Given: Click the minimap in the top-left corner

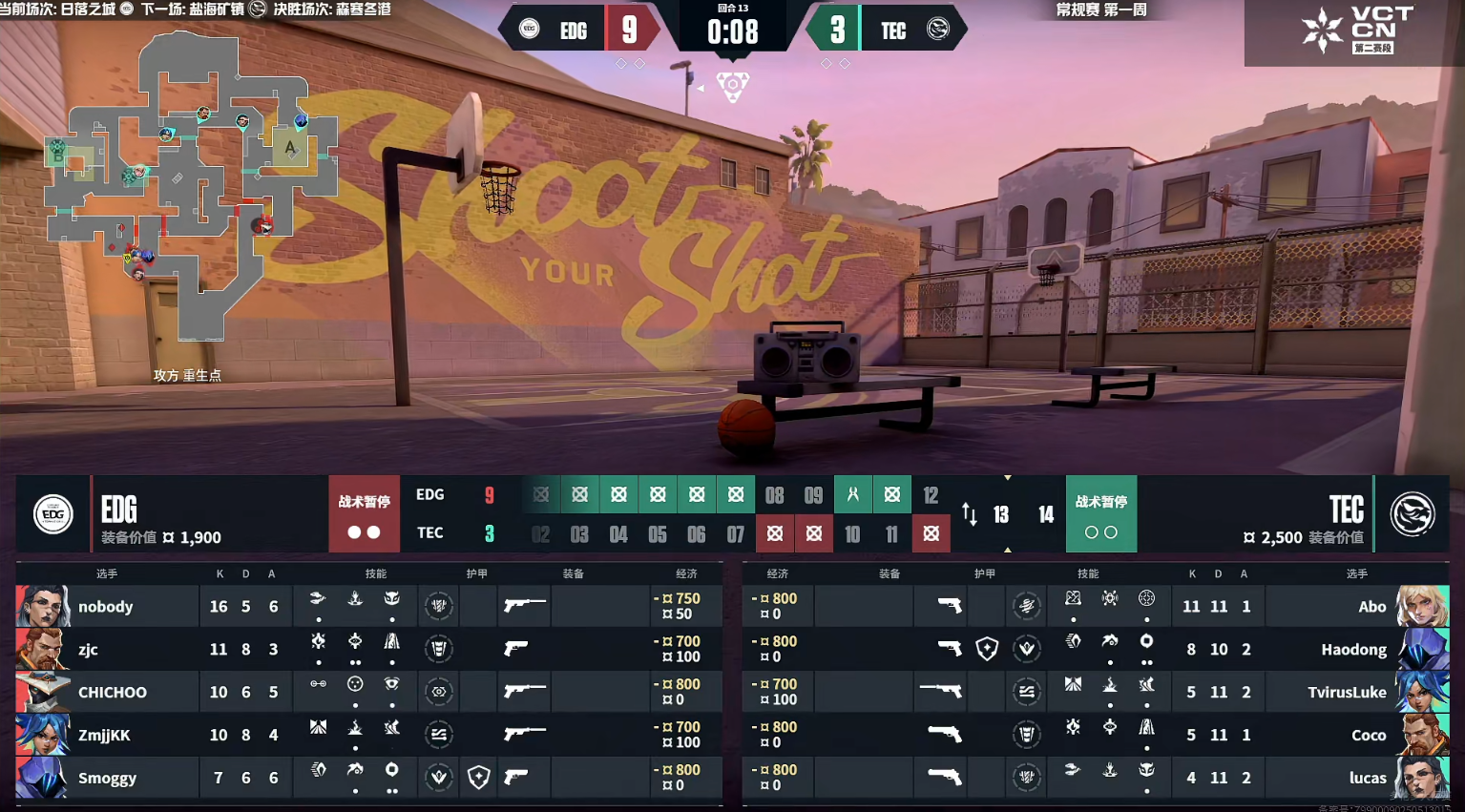Looking at the screenshot, I should [x=191, y=186].
